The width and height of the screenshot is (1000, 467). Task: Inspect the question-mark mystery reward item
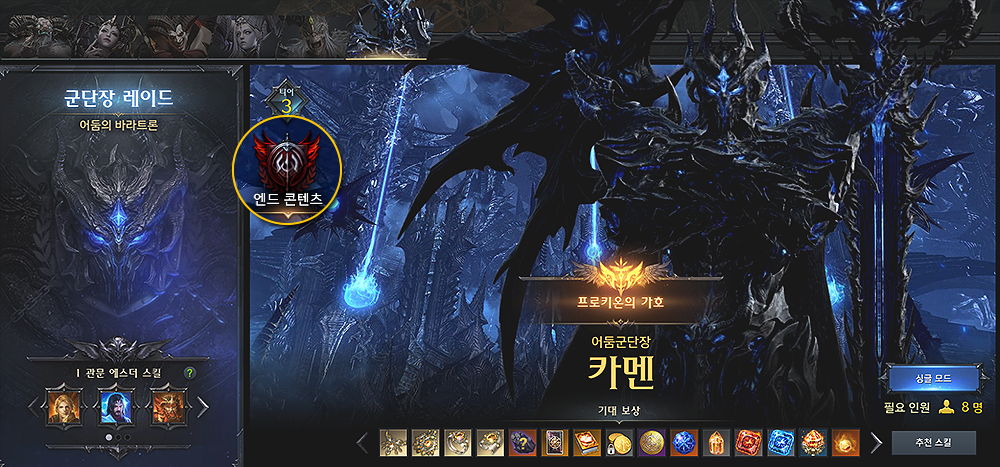point(520,442)
